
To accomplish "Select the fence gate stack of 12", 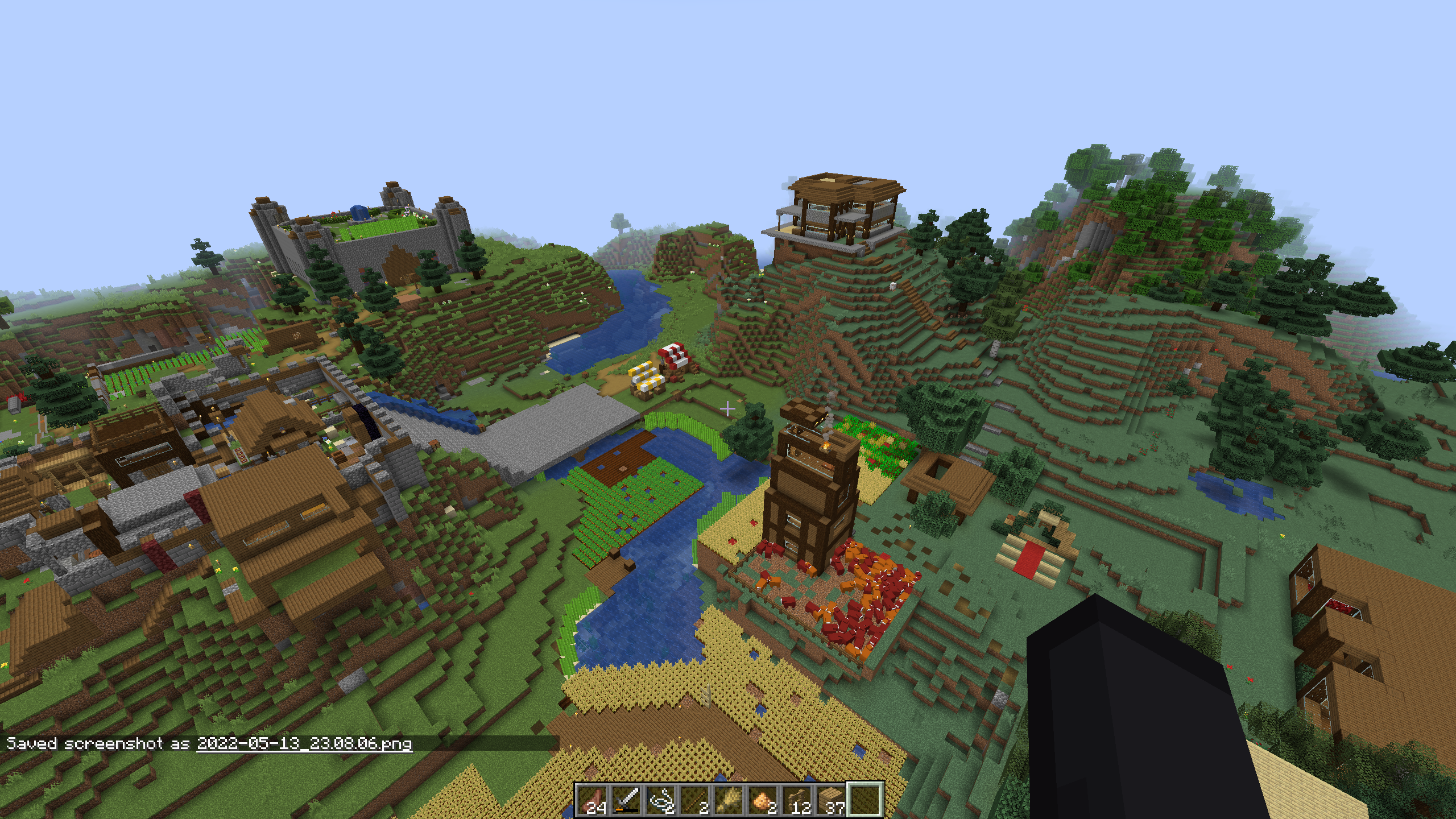I will [x=797, y=800].
